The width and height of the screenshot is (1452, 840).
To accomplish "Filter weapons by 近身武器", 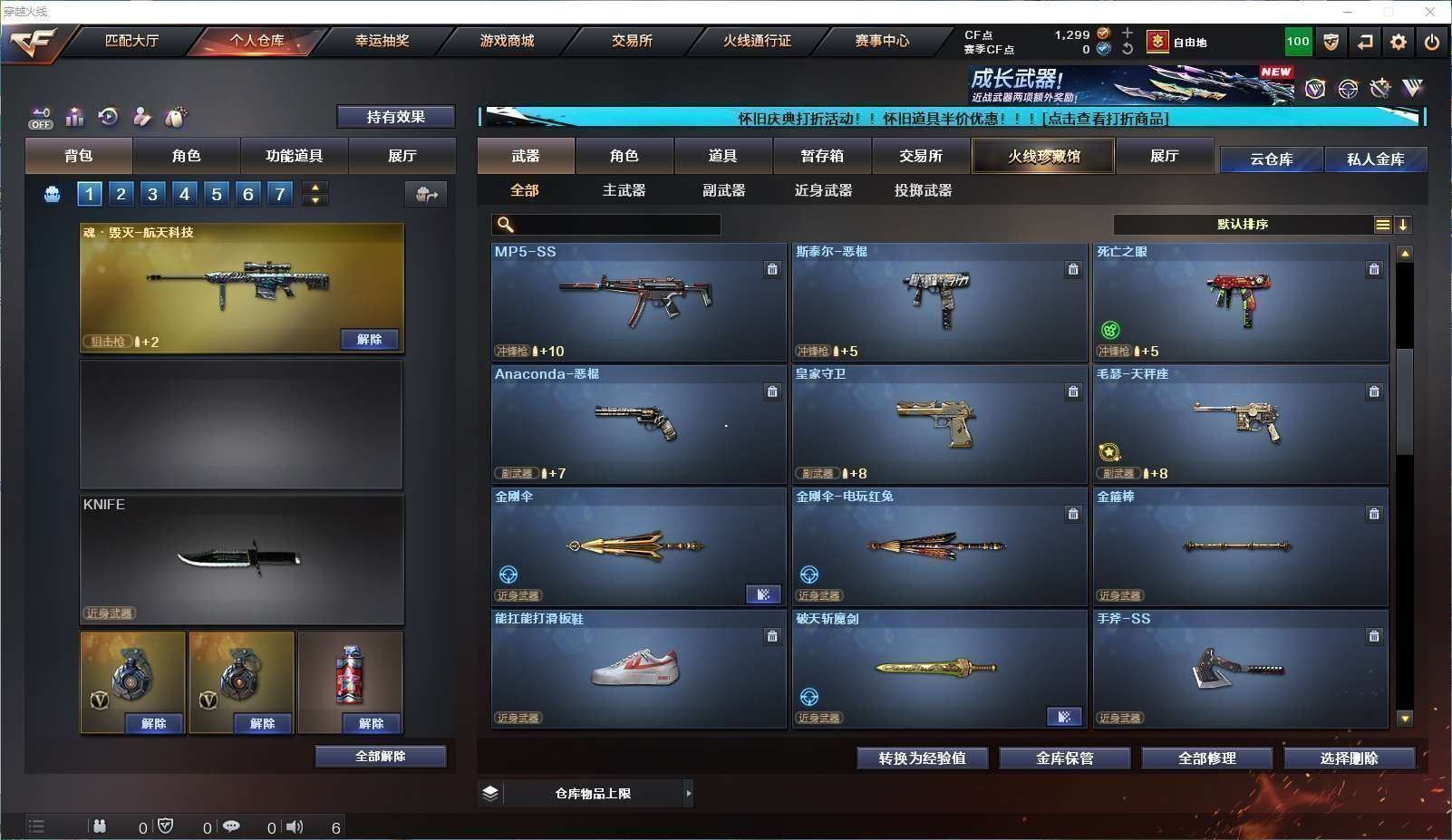I will 823,190.
